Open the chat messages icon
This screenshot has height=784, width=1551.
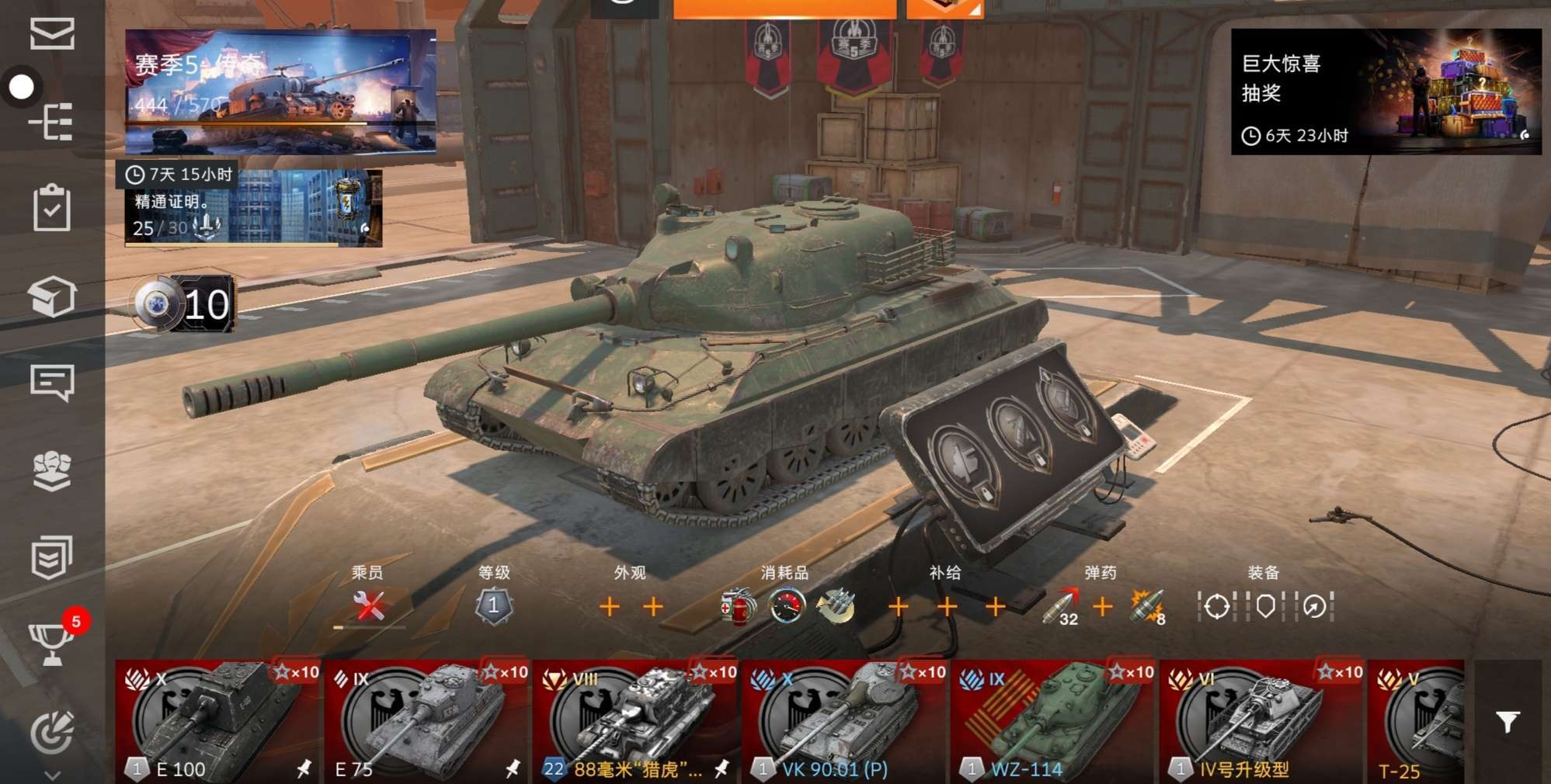click(x=52, y=383)
